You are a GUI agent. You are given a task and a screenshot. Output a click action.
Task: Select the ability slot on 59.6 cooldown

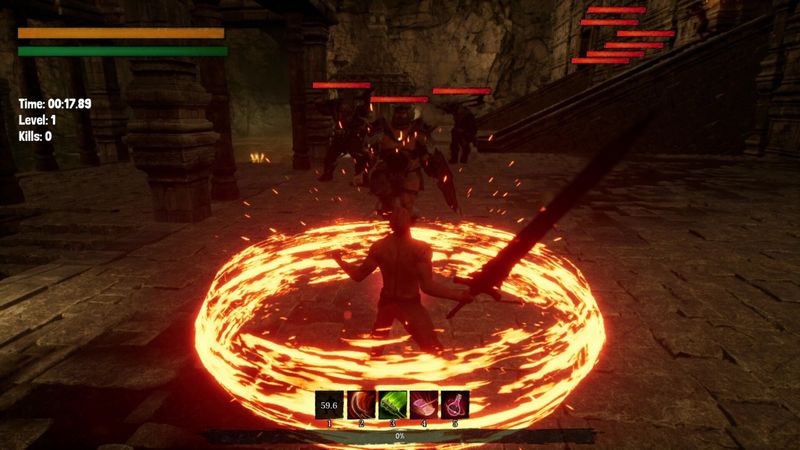click(329, 404)
